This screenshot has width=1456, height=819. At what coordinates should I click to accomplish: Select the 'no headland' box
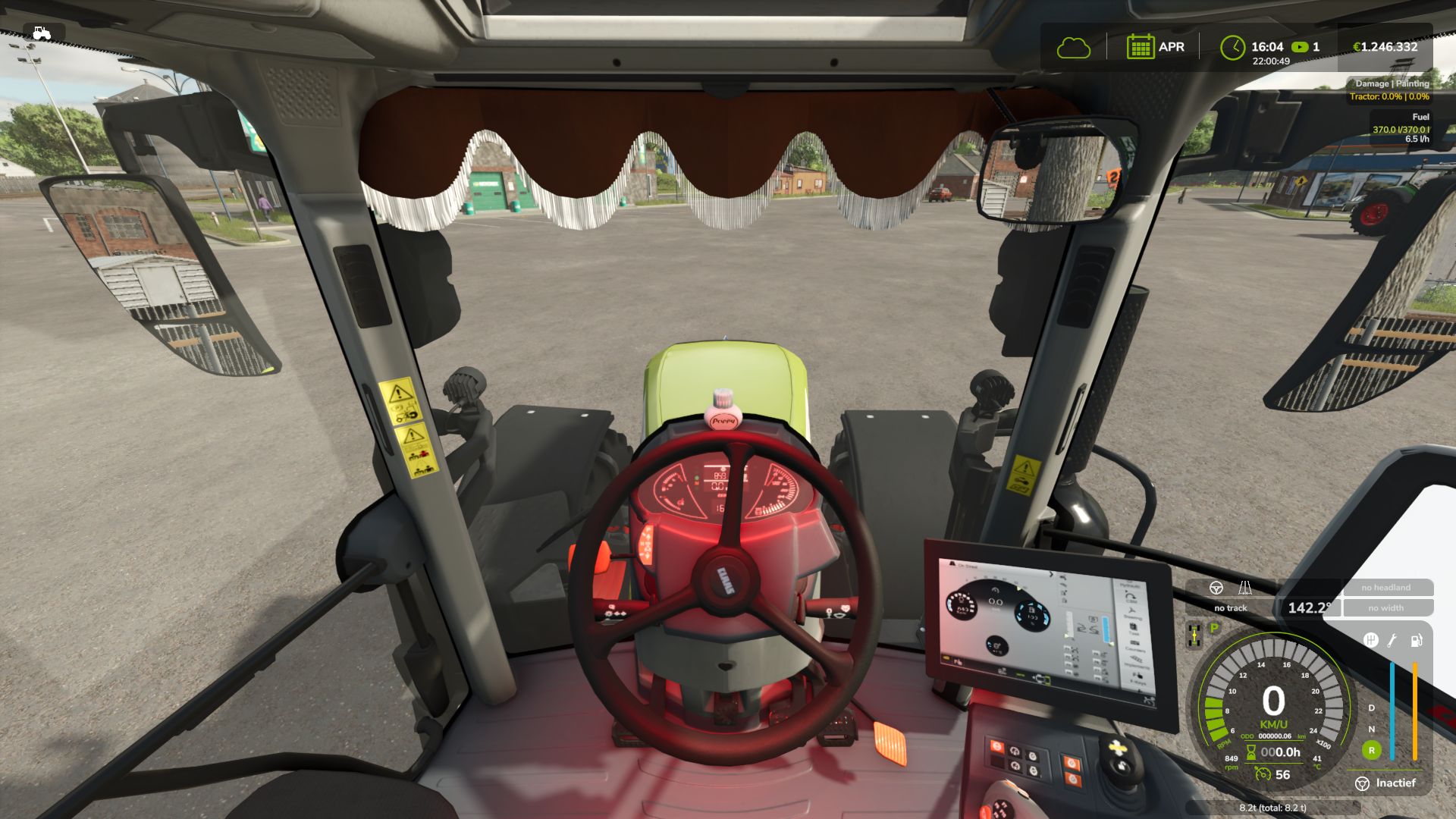click(x=1385, y=588)
